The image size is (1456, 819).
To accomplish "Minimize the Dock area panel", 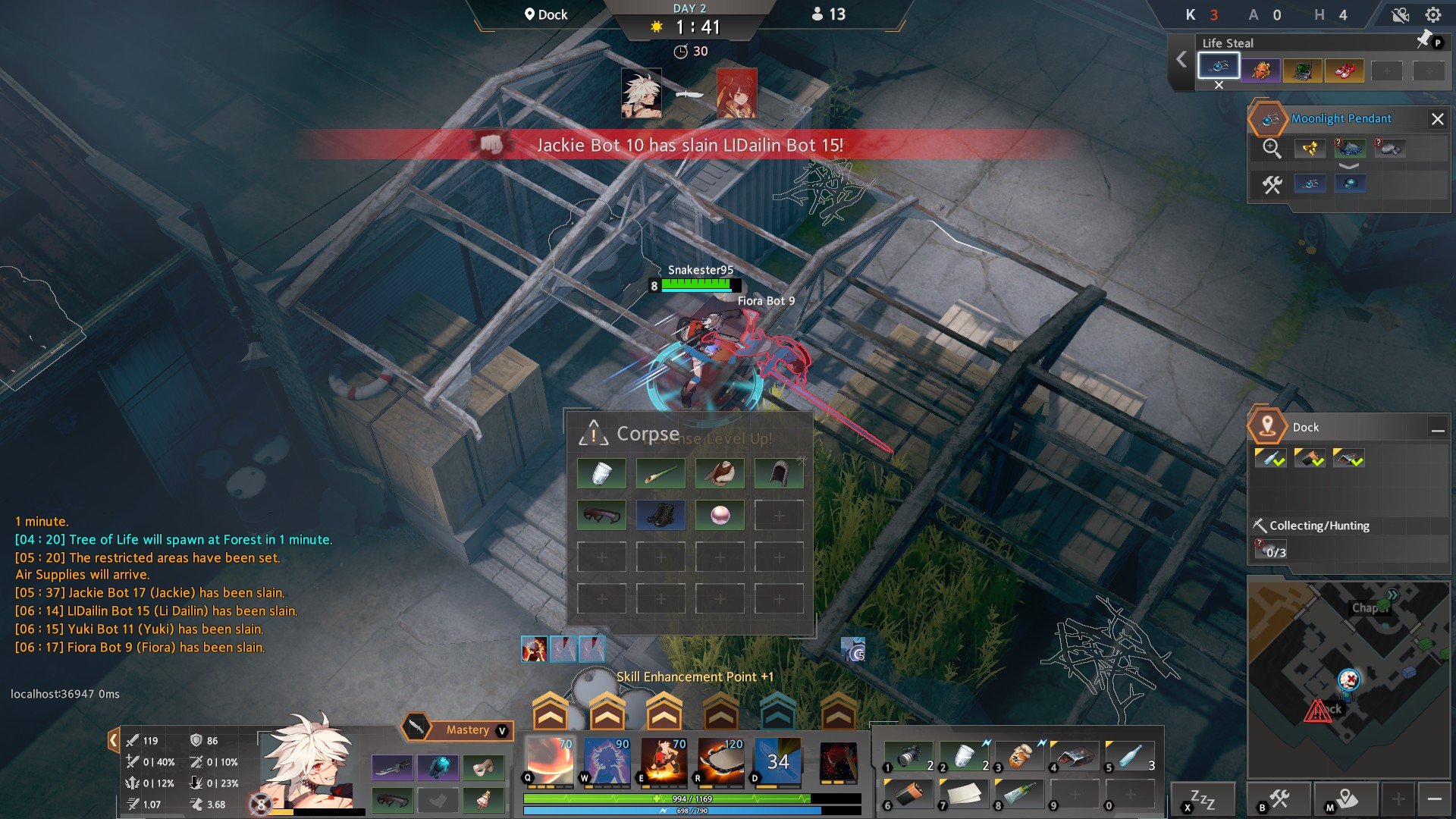I will click(1437, 429).
